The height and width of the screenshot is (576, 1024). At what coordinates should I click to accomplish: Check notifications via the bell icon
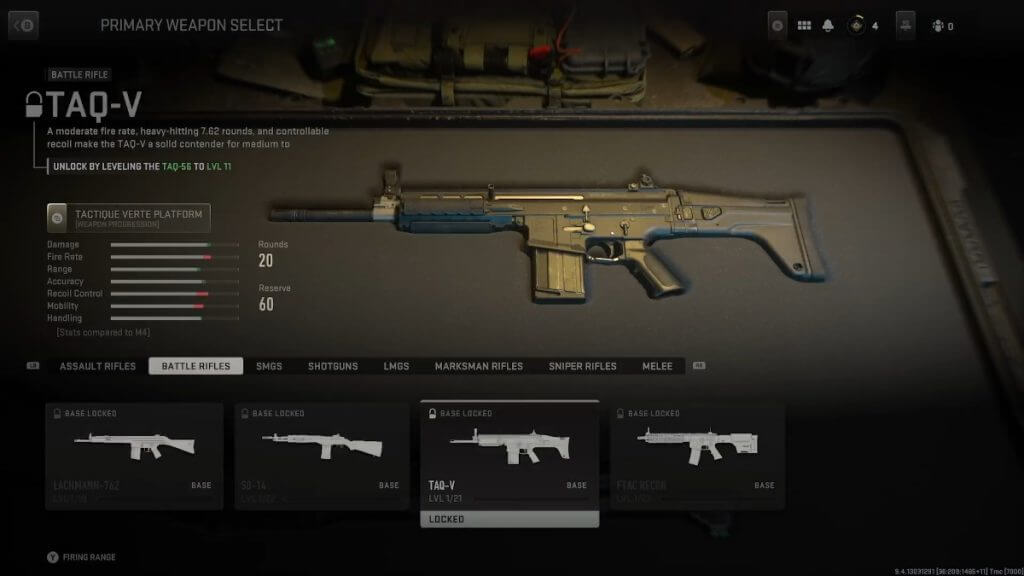pyautogui.click(x=829, y=26)
